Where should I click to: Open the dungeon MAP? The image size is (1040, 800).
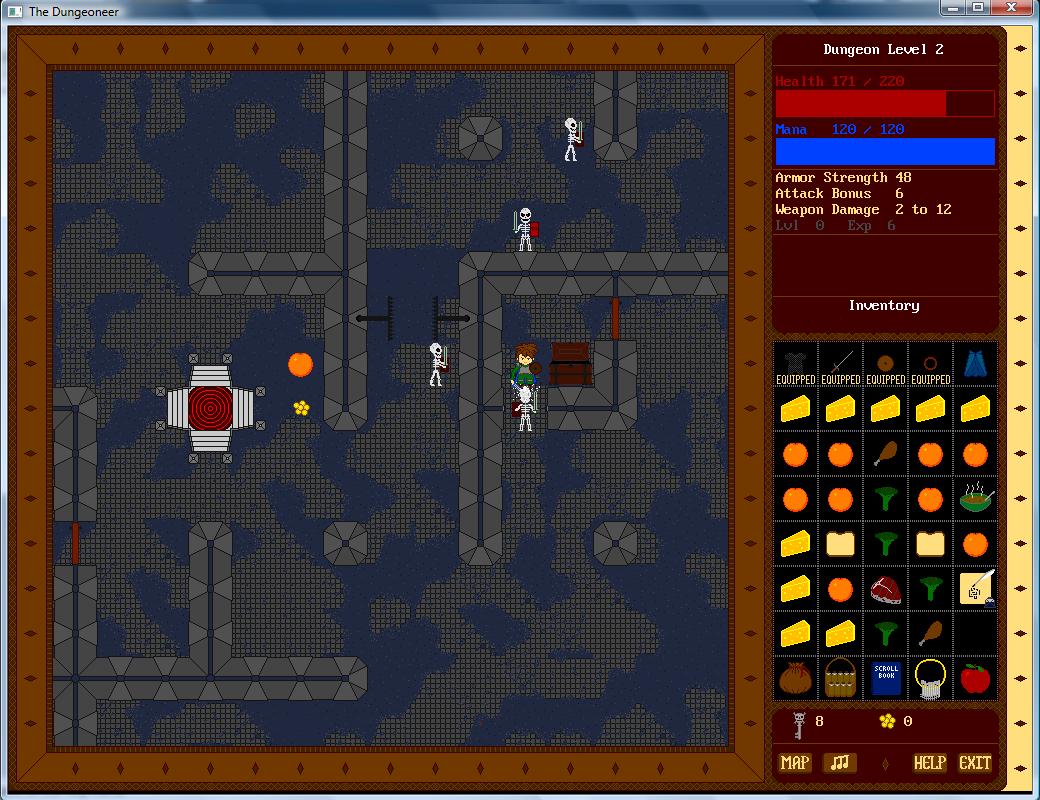pyautogui.click(x=795, y=763)
